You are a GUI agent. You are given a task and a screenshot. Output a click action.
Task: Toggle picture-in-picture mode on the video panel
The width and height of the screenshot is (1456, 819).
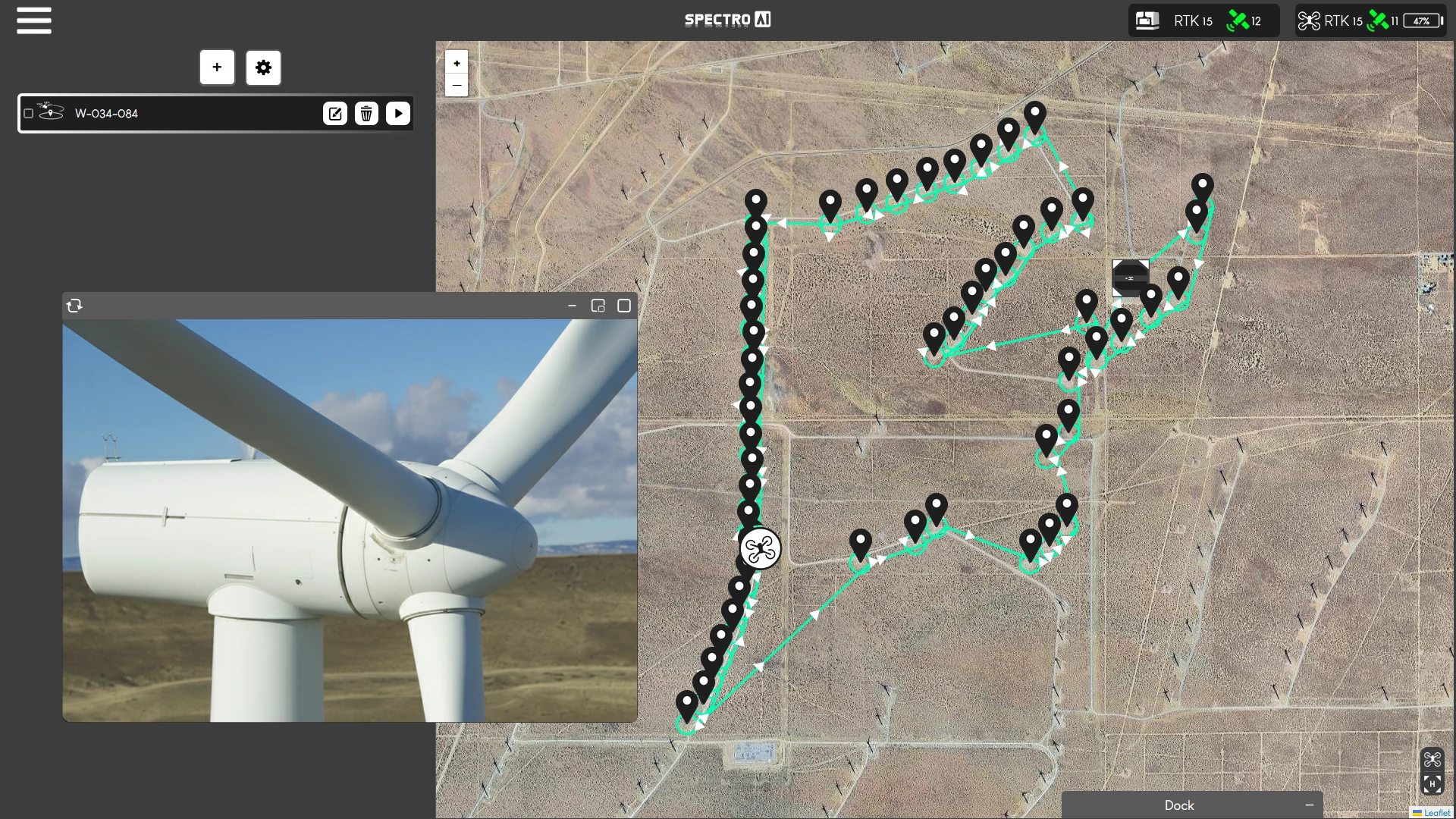pyautogui.click(x=599, y=306)
